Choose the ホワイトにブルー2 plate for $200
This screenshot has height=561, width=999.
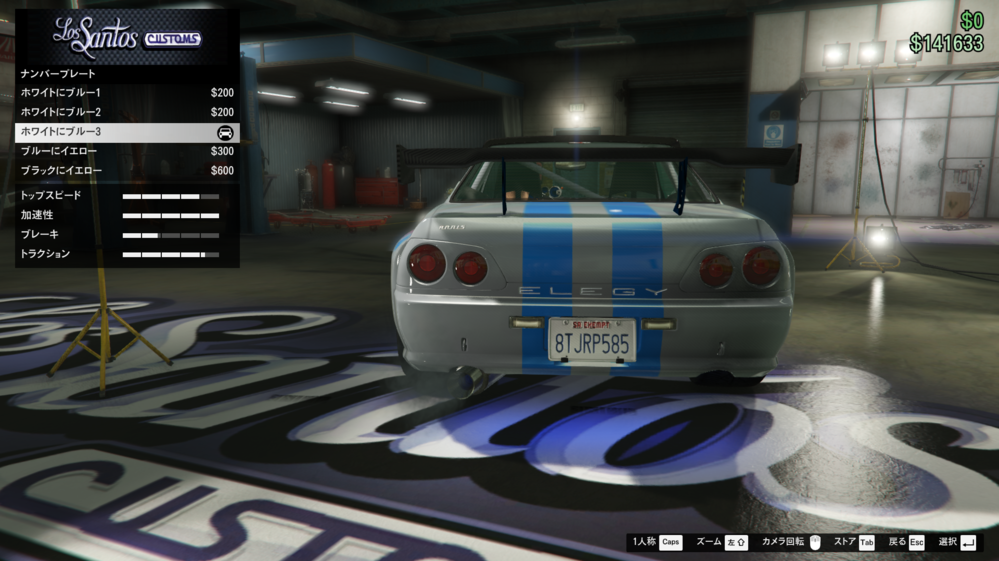point(127,112)
